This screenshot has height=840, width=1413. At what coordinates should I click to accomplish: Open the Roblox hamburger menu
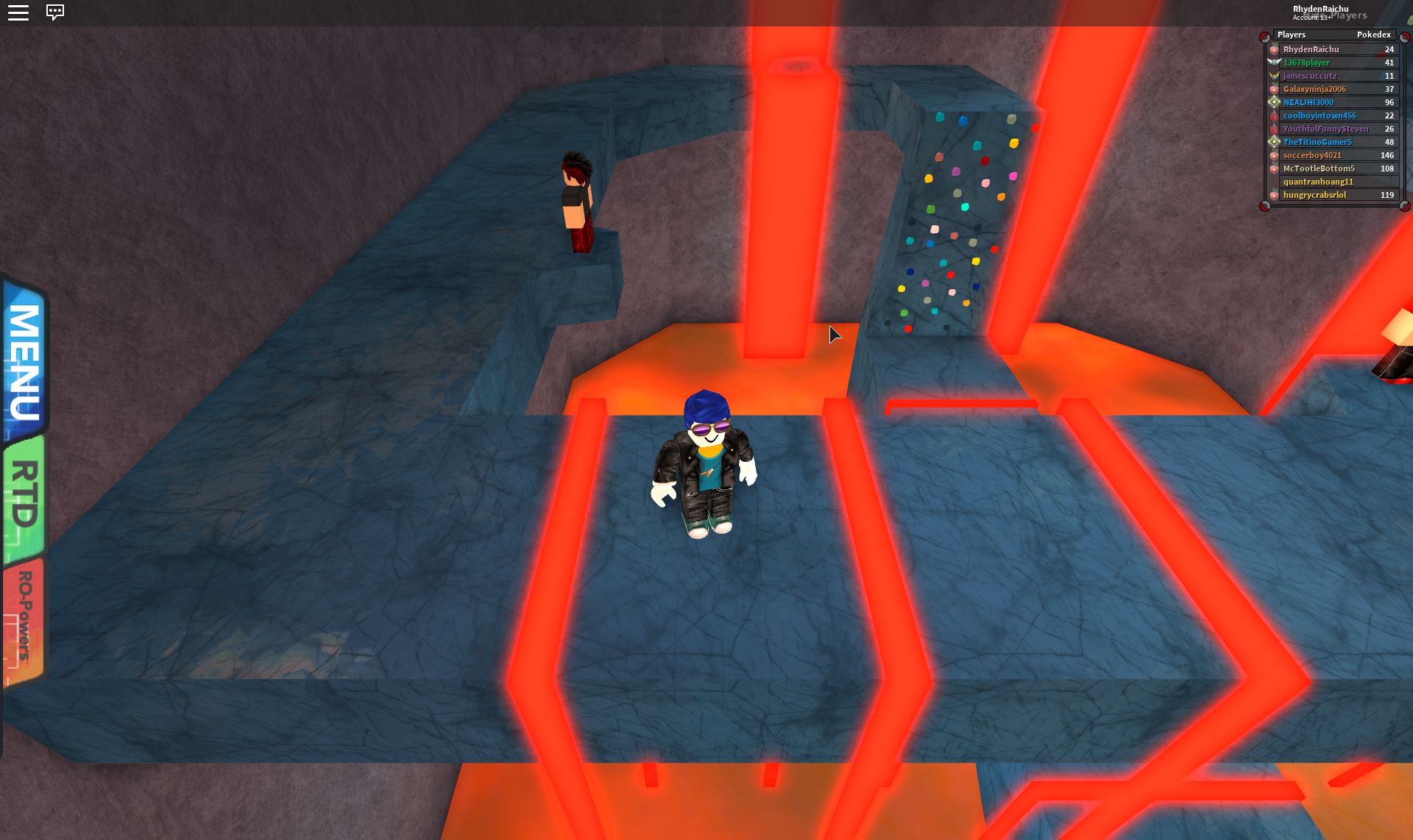click(18, 13)
